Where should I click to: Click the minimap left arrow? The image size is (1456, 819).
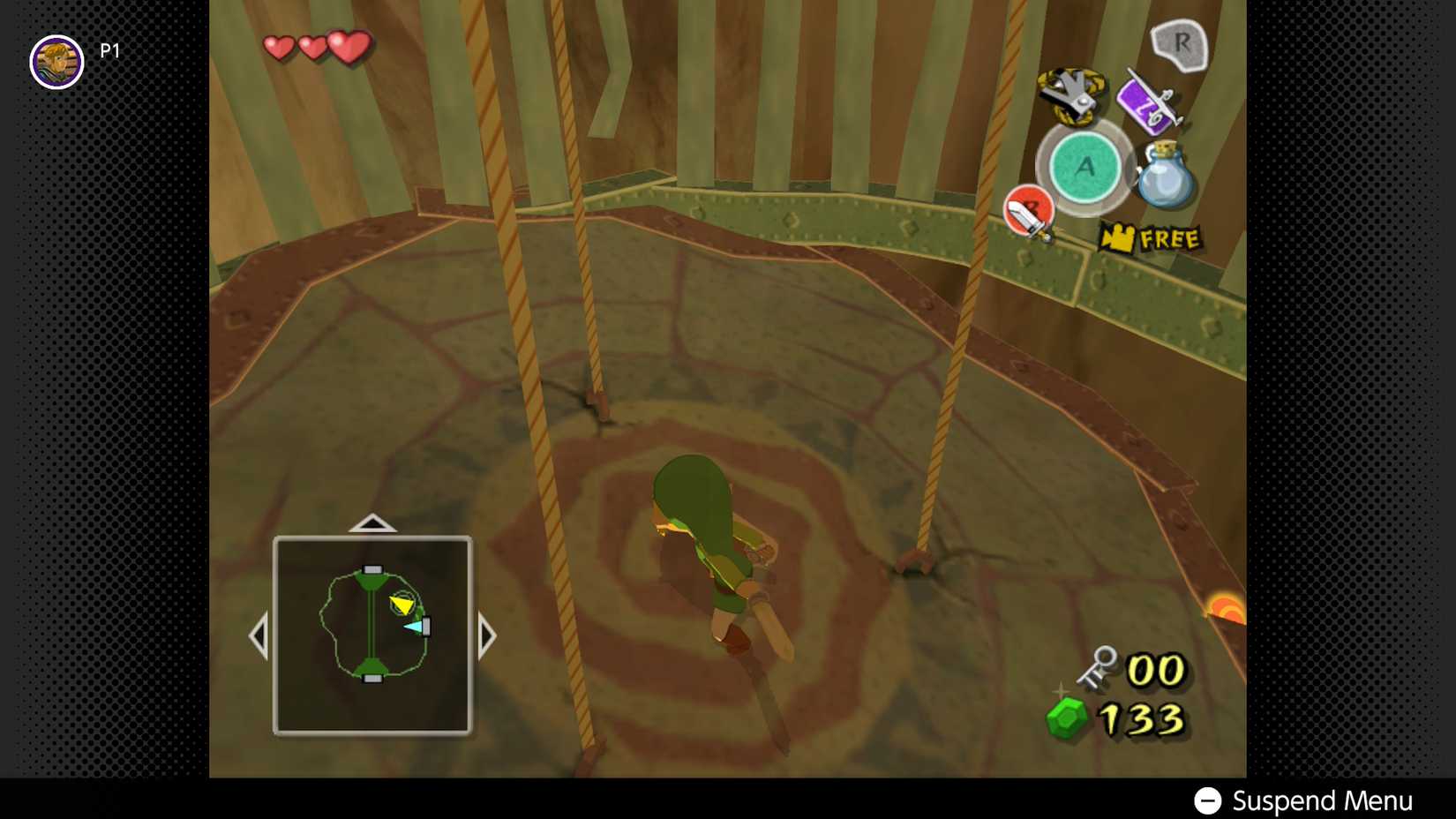click(x=260, y=635)
